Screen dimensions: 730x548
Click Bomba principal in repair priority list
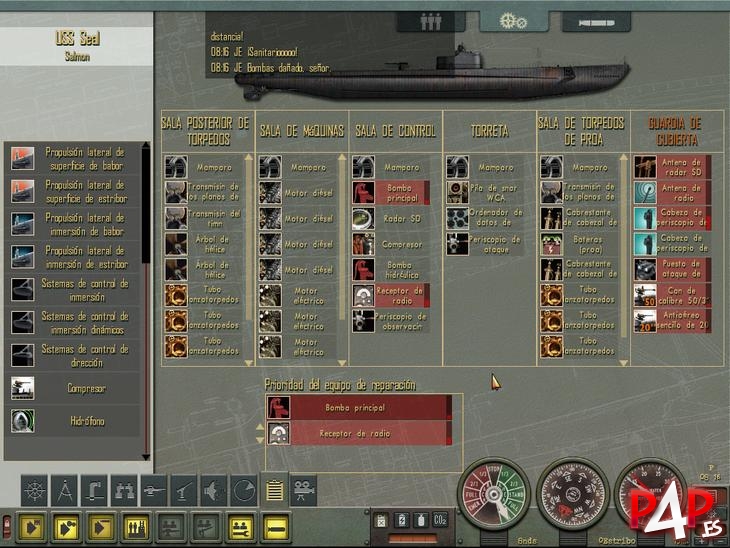click(357, 408)
